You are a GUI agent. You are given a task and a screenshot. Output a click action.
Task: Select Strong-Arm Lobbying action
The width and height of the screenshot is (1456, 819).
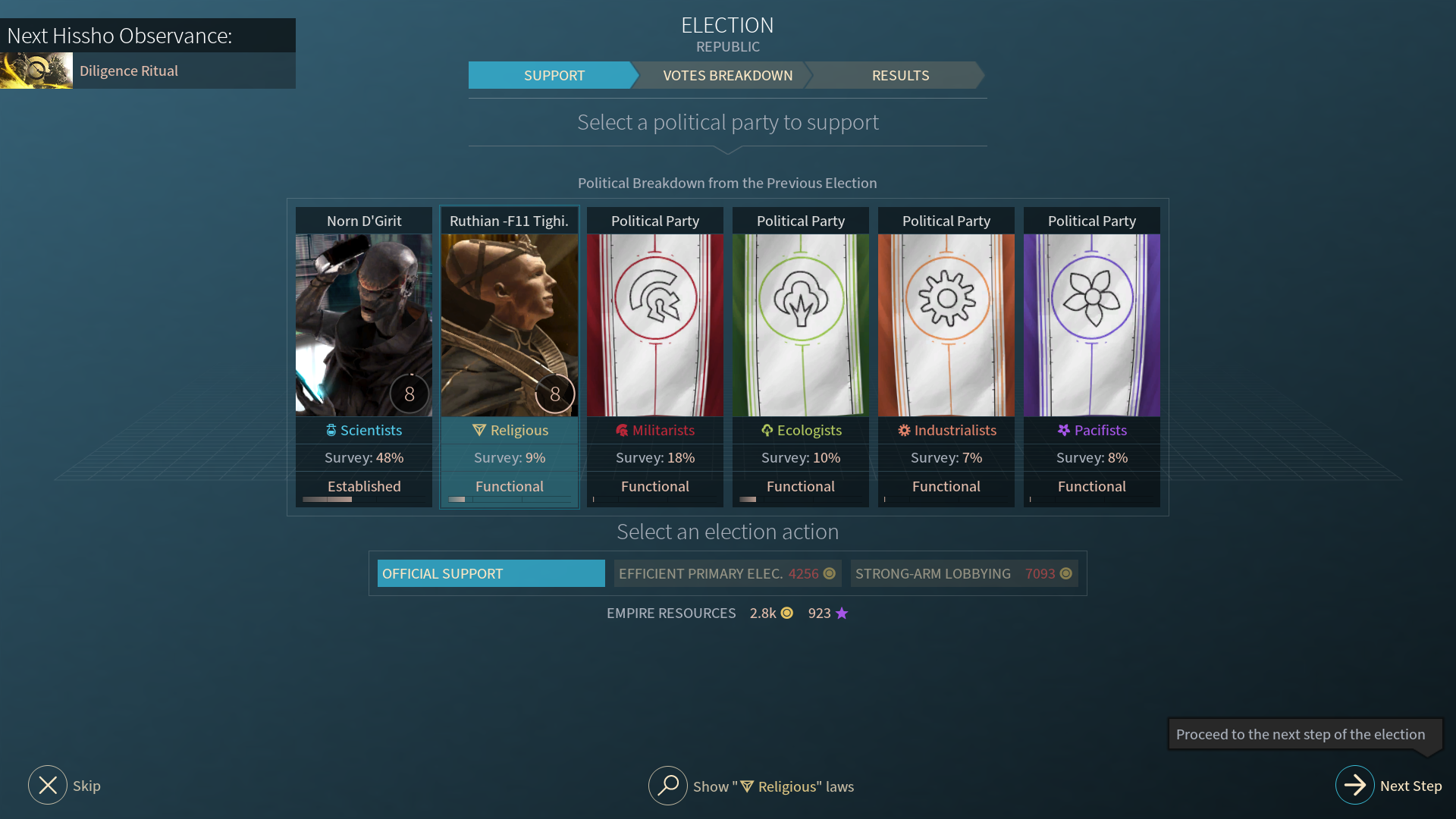963,573
